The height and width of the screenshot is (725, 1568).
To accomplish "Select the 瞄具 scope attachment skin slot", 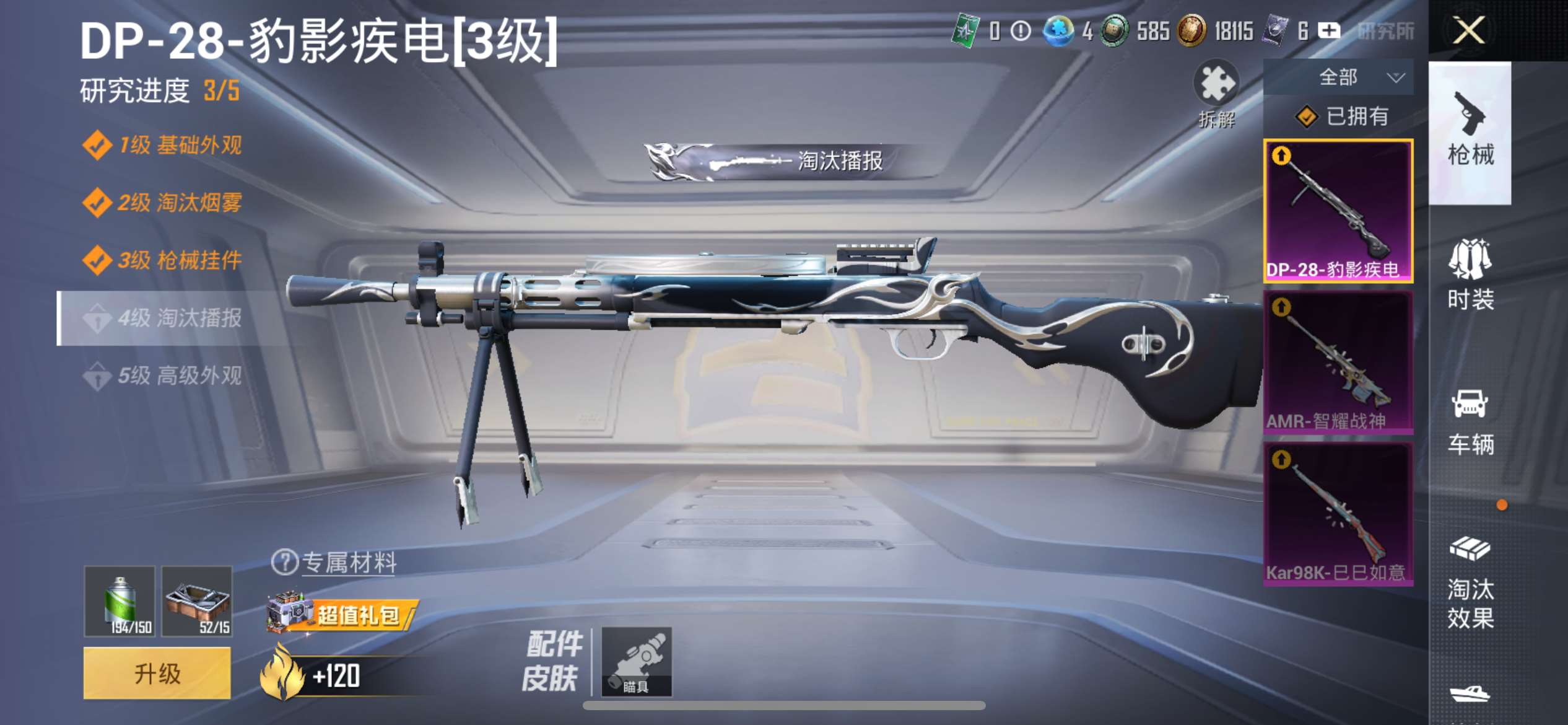I will point(637,661).
